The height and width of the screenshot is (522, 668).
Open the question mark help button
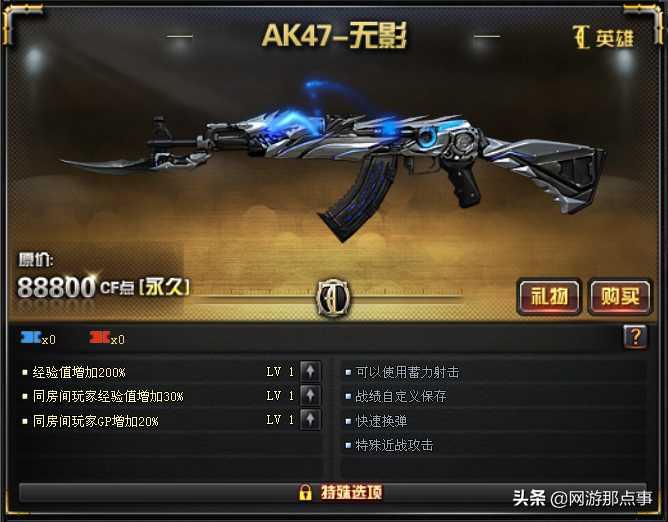[635, 338]
